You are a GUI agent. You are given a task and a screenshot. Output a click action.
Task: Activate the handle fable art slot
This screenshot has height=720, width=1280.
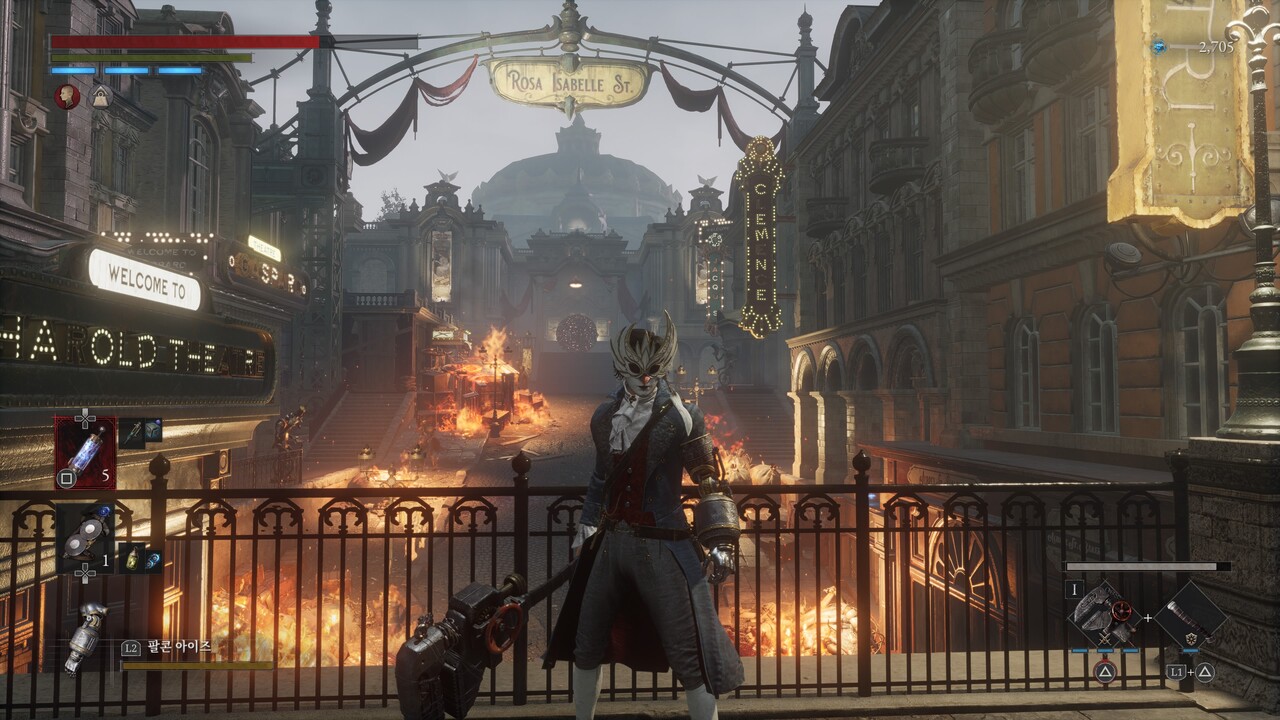pyautogui.click(x=1189, y=616)
